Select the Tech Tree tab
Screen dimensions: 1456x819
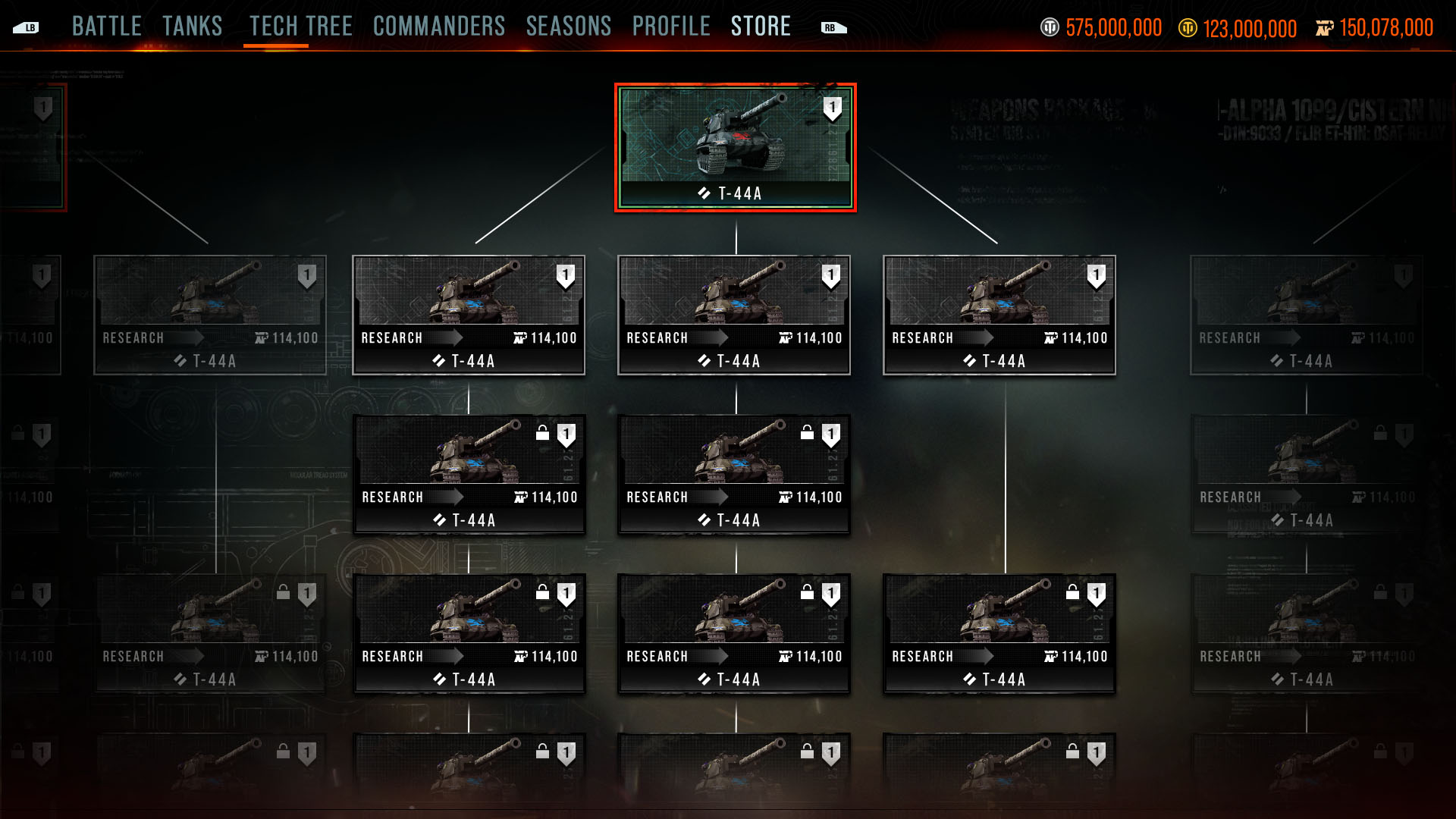coord(301,27)
